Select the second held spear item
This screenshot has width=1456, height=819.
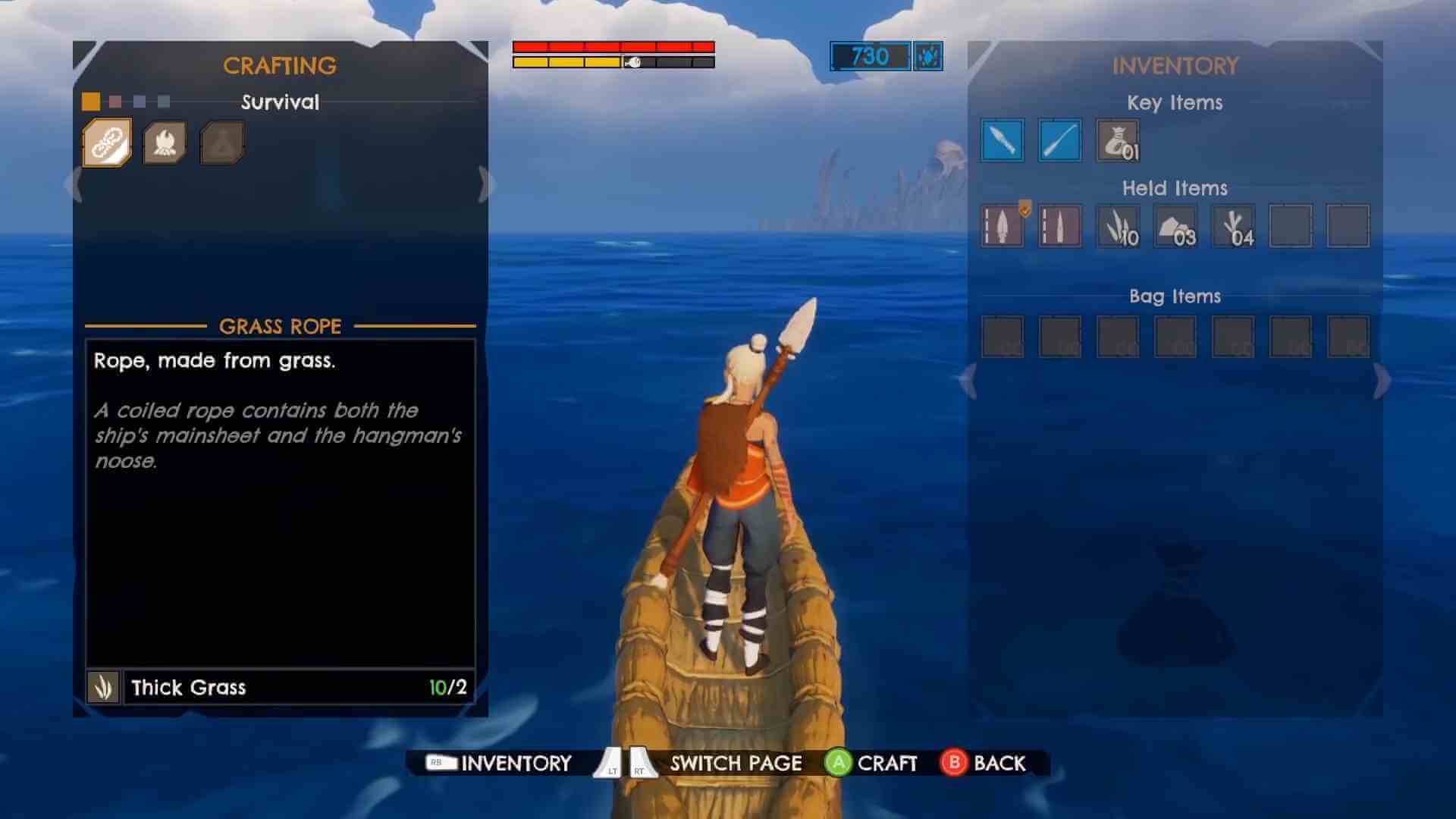click(x=1059, y=225)
